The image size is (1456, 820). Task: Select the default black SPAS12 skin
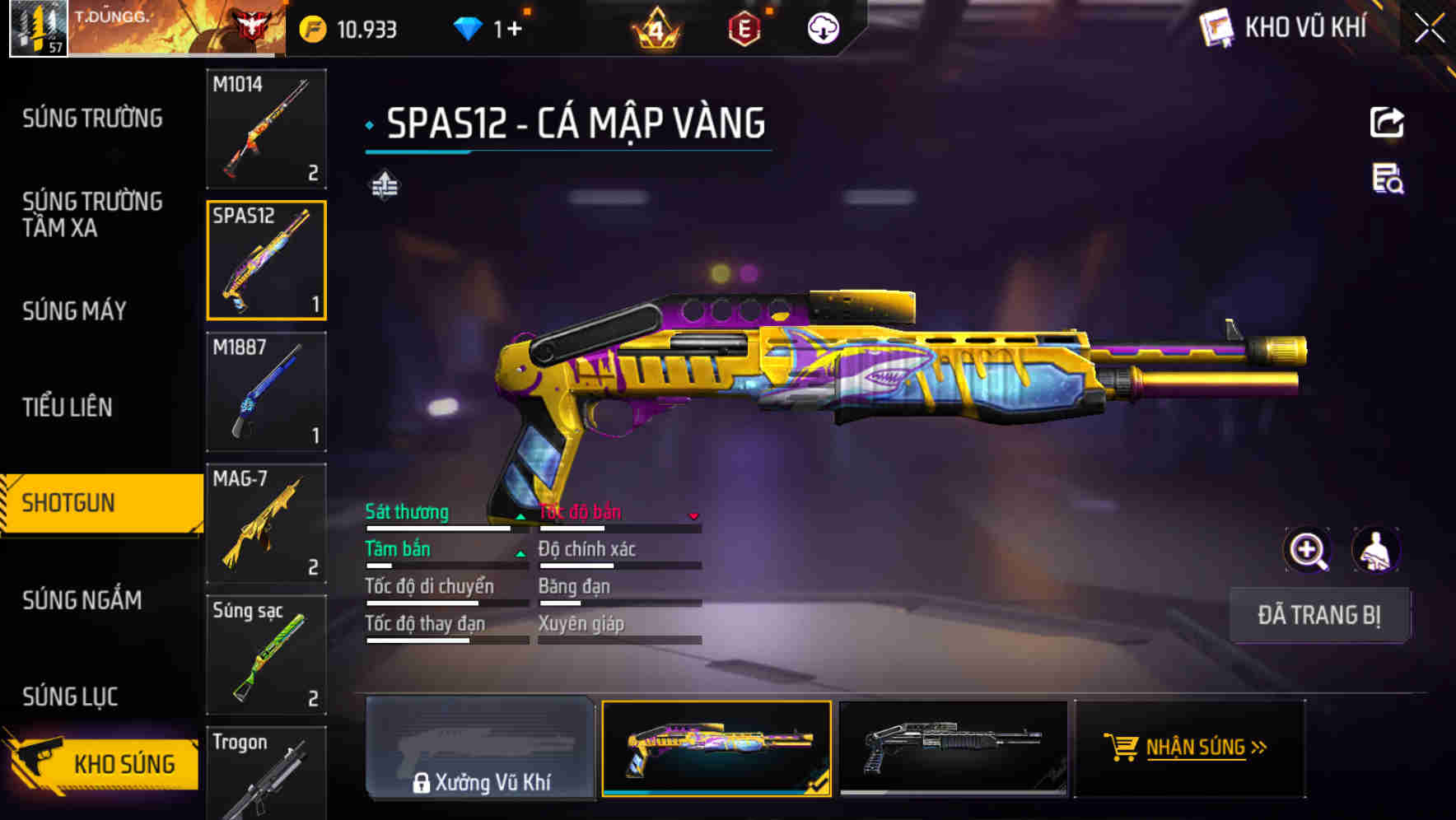[x=953, y=748]
